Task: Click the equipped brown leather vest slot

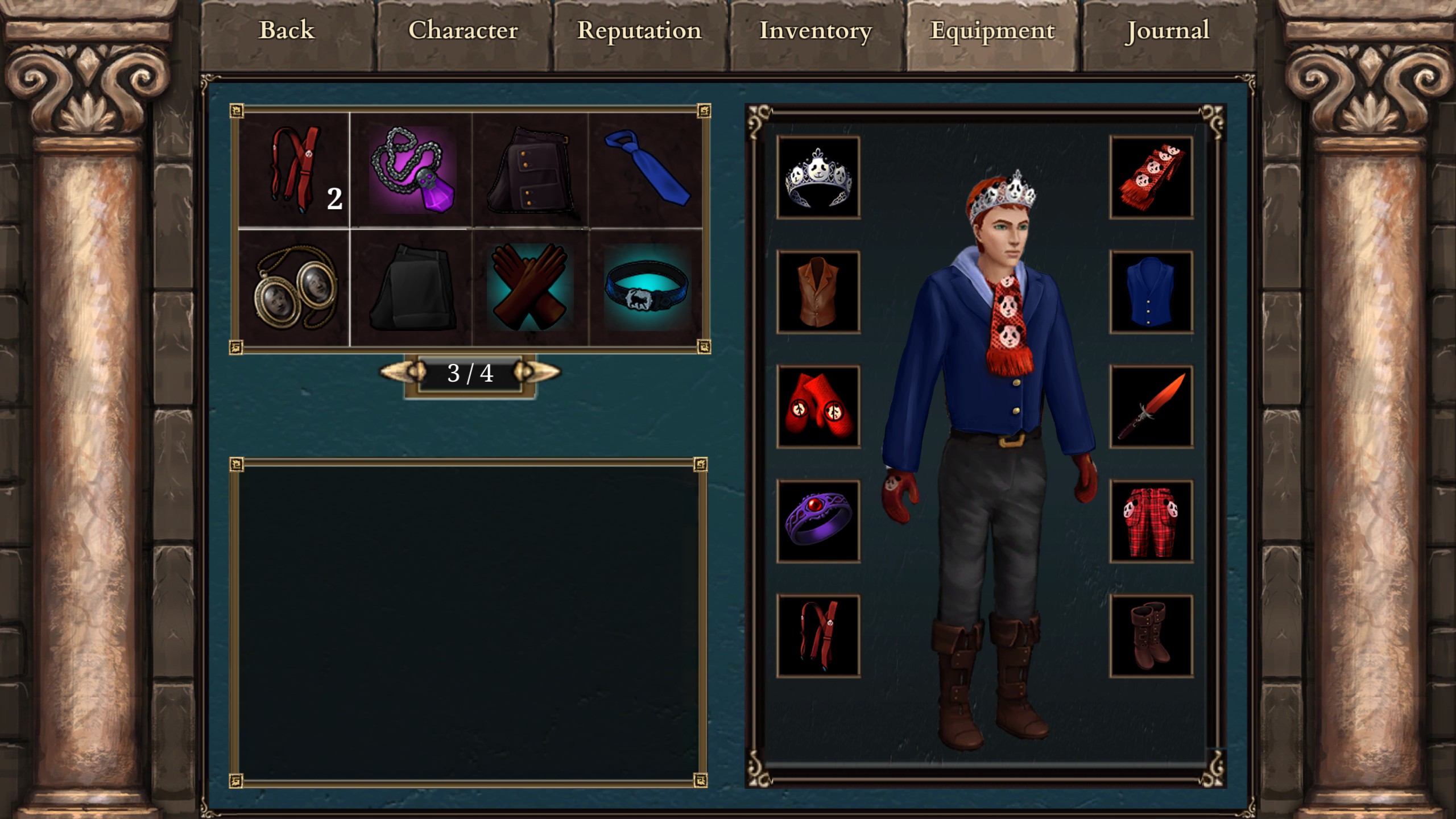Action: pos(818,292)
